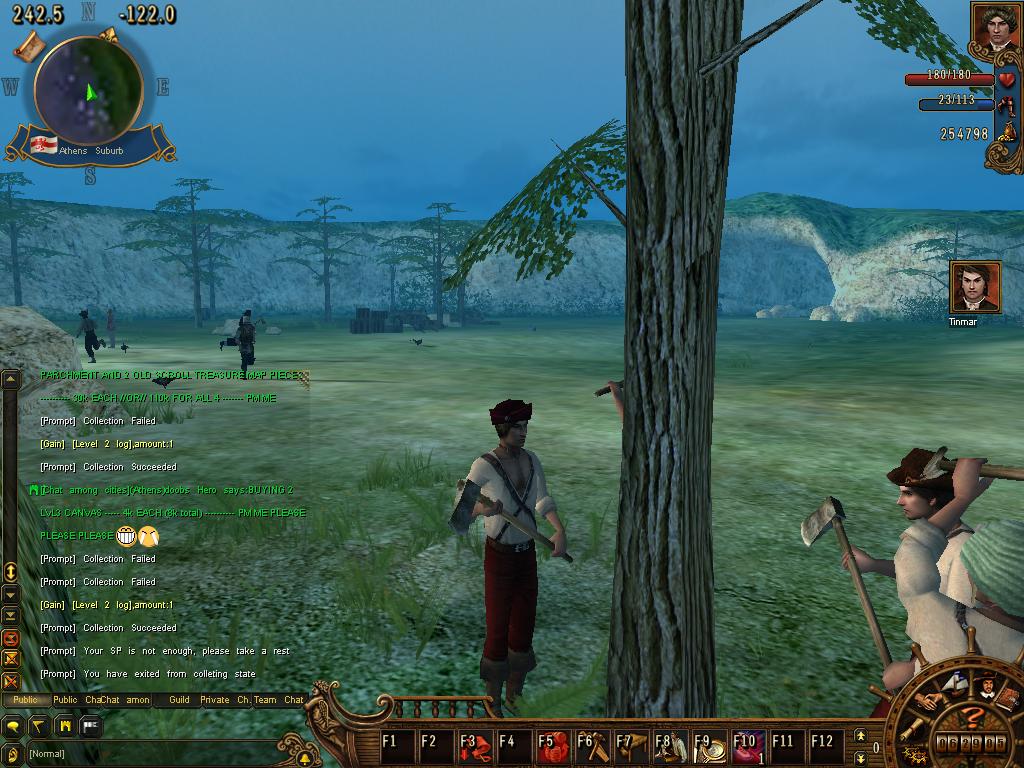The height and width of the screenshot is (768, 1024).
Task: Click the castle icon chat button
Action: coord(65,726)
